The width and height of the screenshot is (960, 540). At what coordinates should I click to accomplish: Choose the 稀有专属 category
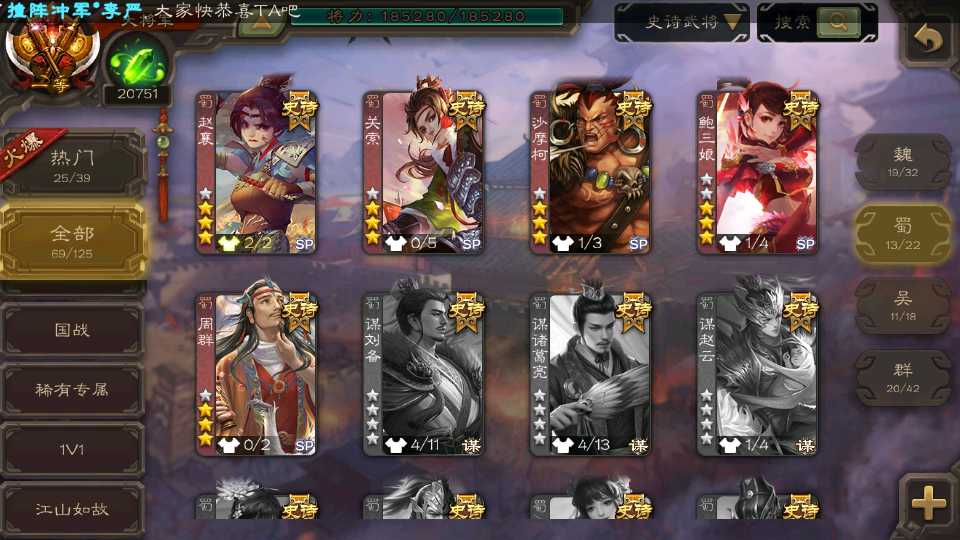click(x=72, y=389)
